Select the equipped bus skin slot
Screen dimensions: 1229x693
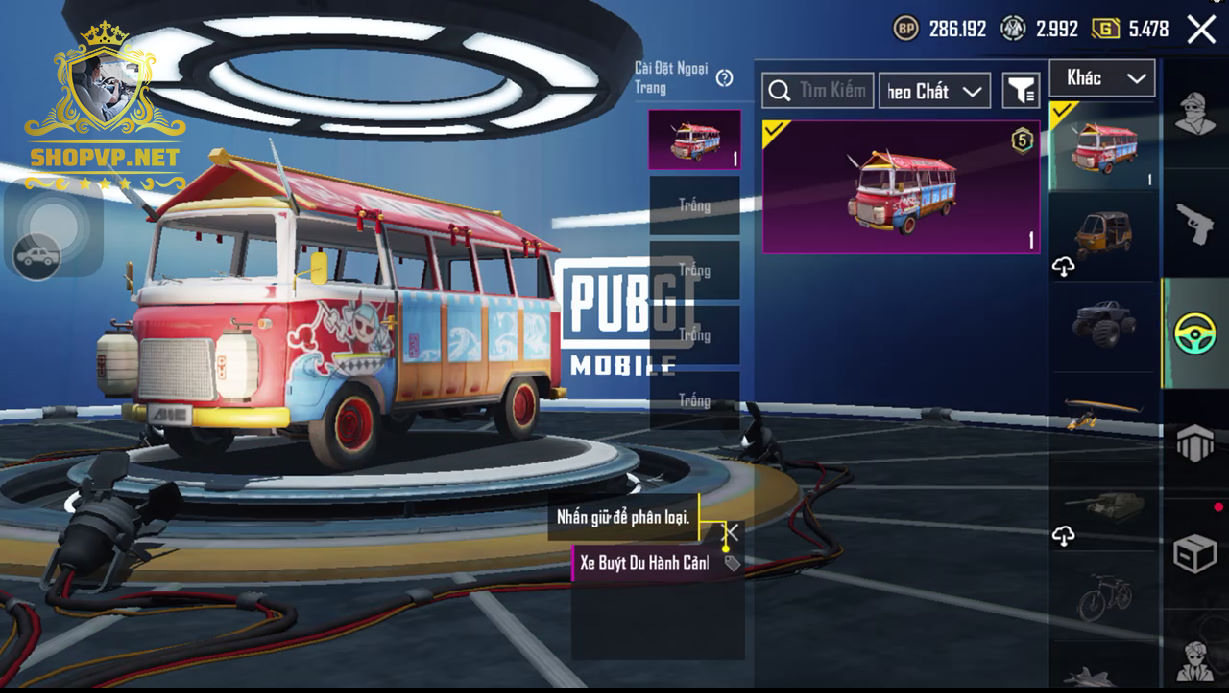coord(694,140)
